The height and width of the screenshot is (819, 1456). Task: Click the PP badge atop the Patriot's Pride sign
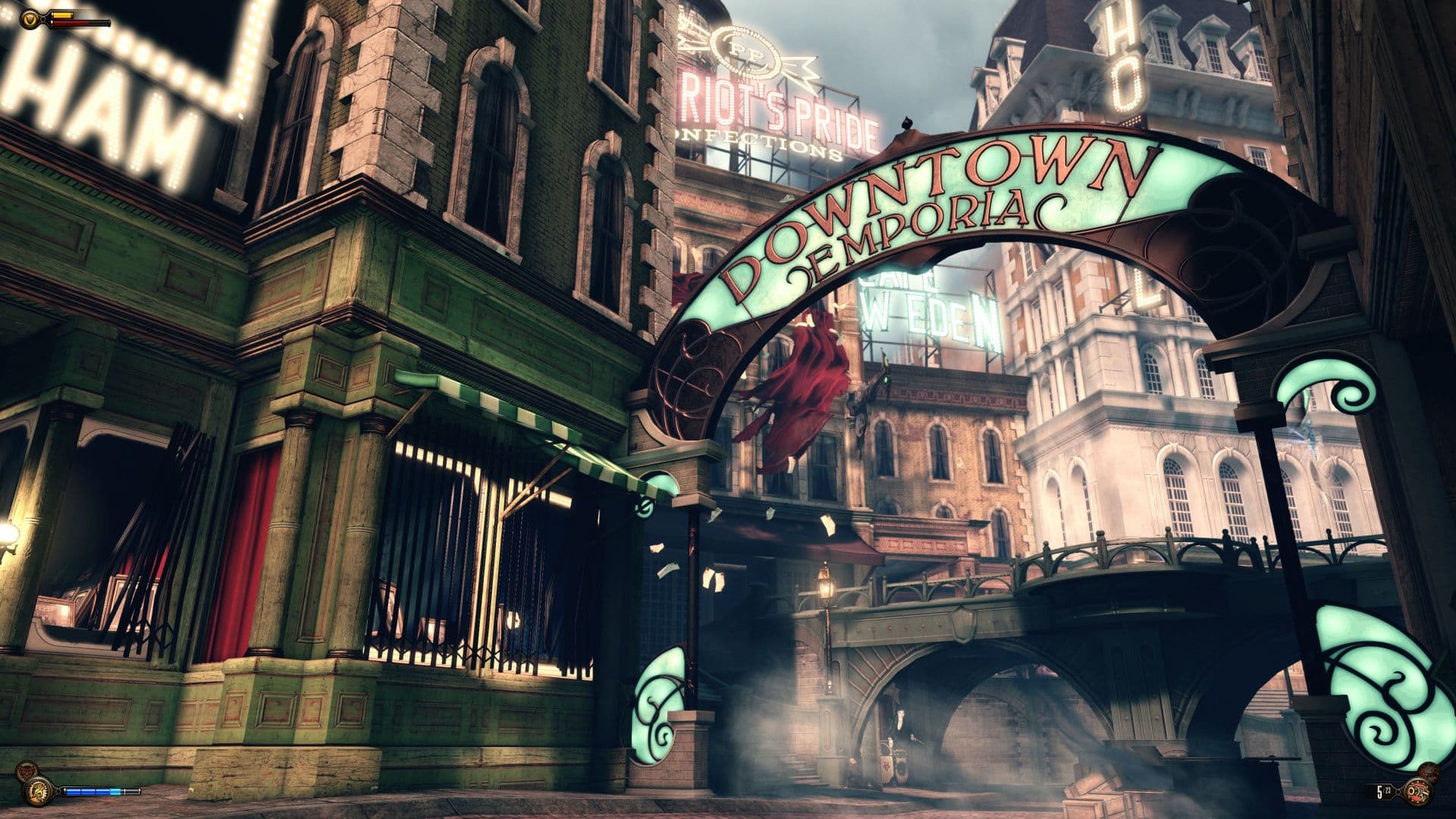pyautogui.click(x=747, y=50)
